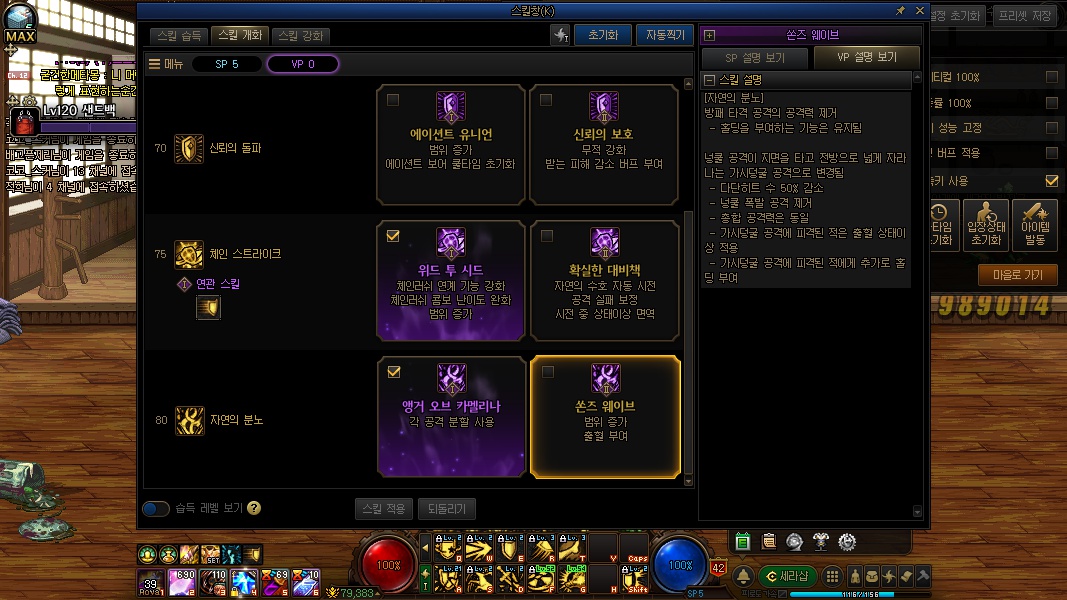The height and width of the screenshot is (600, 1067).
Task: Click the 되돌리기 revert button
Action: coord(447,508)
